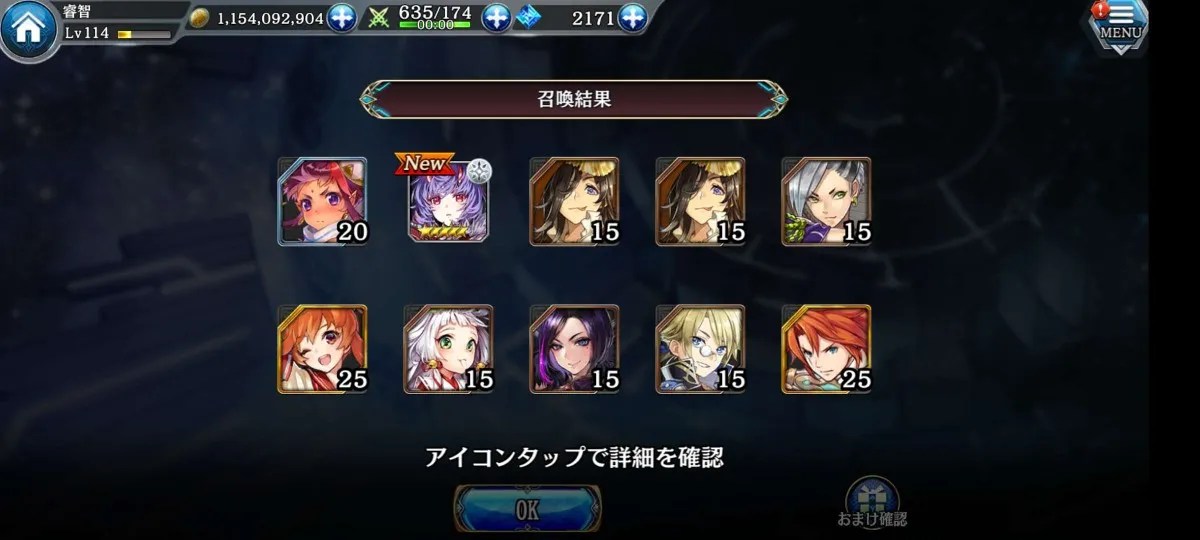Choose the dark purple-haired woman icon
The width and height of the screenshot is (1200, 540).
click(574, 349)
